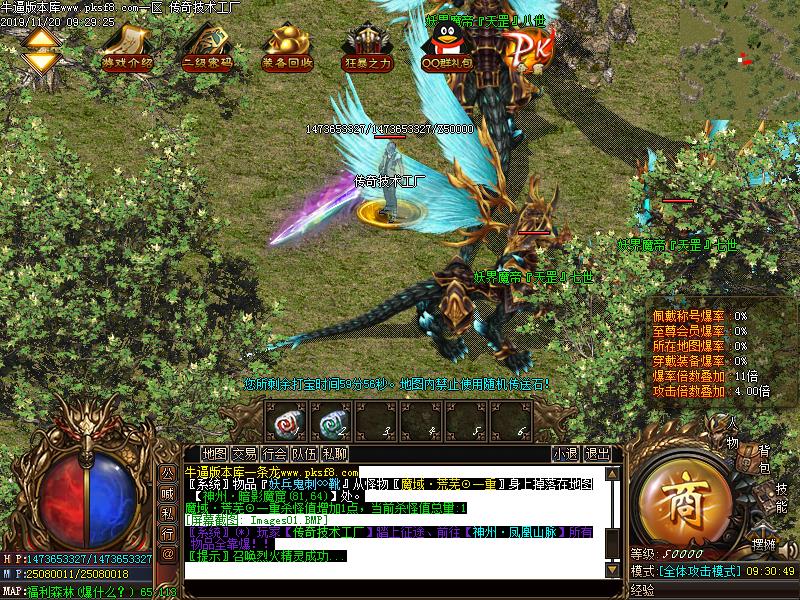Viewport: 800px width, 600px height.
Task: Open the 装备回收 equipment recycling icon
Action: (x=287, y=45)
